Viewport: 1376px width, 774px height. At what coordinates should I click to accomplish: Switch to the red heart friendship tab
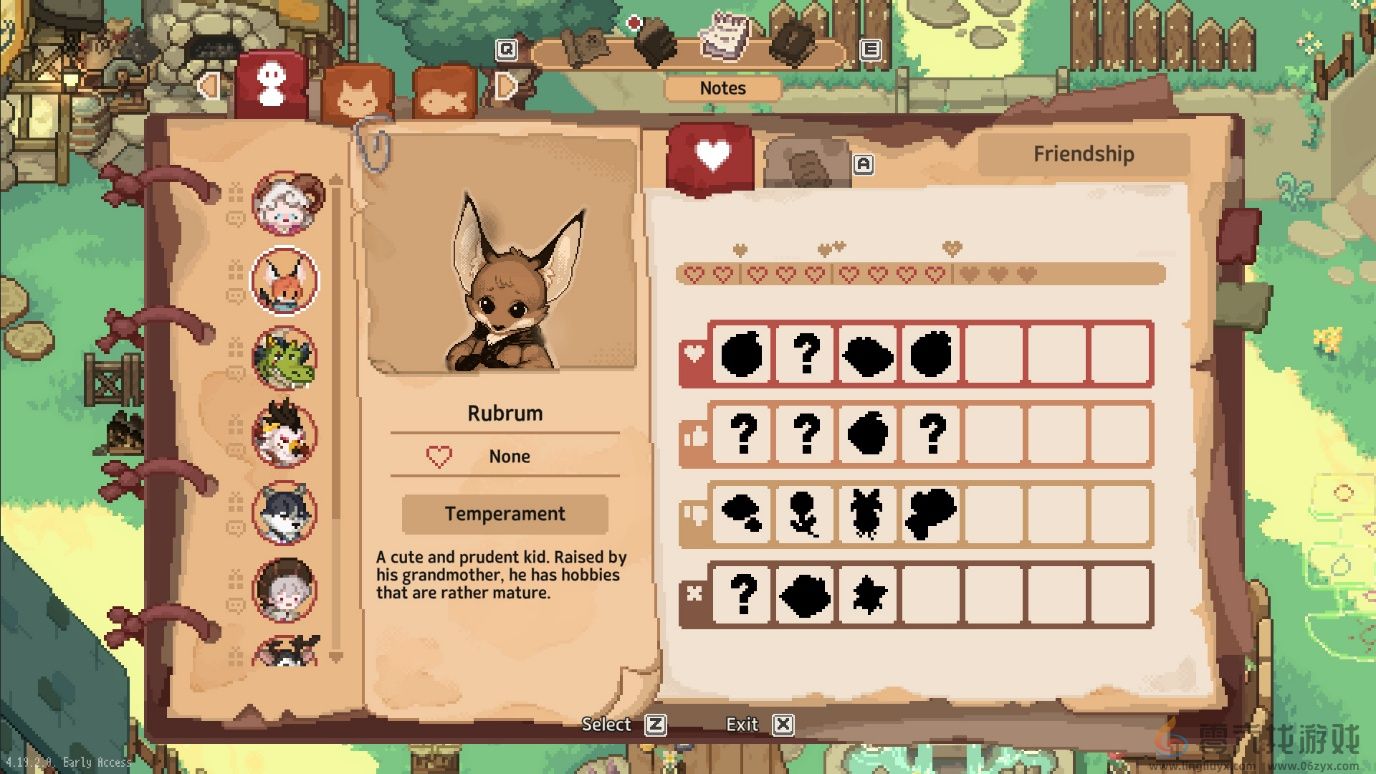[711, 154]
